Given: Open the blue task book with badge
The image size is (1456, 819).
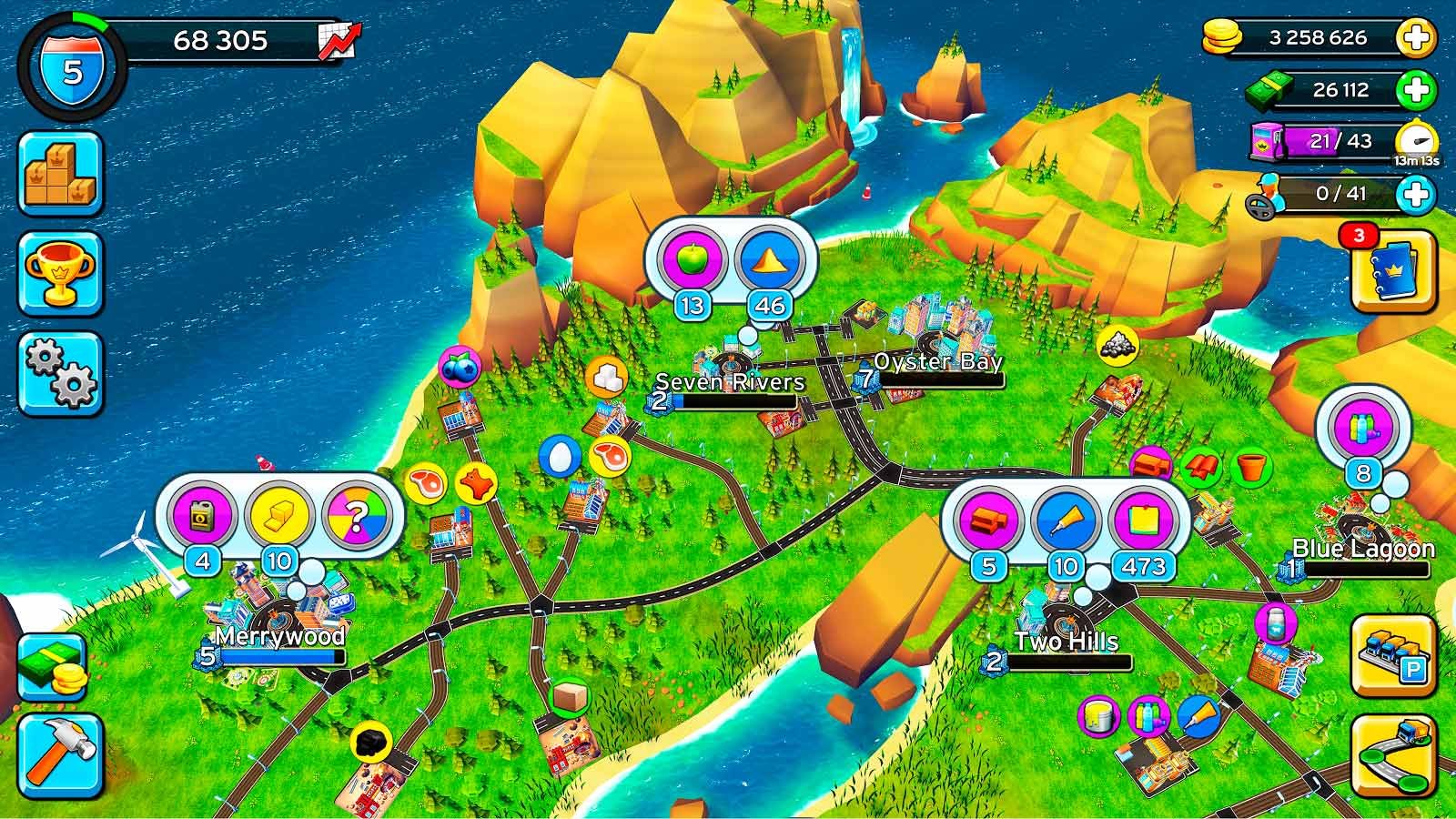Looking at the screenshot, I should pyautogui.click(x=1393, y=270).
